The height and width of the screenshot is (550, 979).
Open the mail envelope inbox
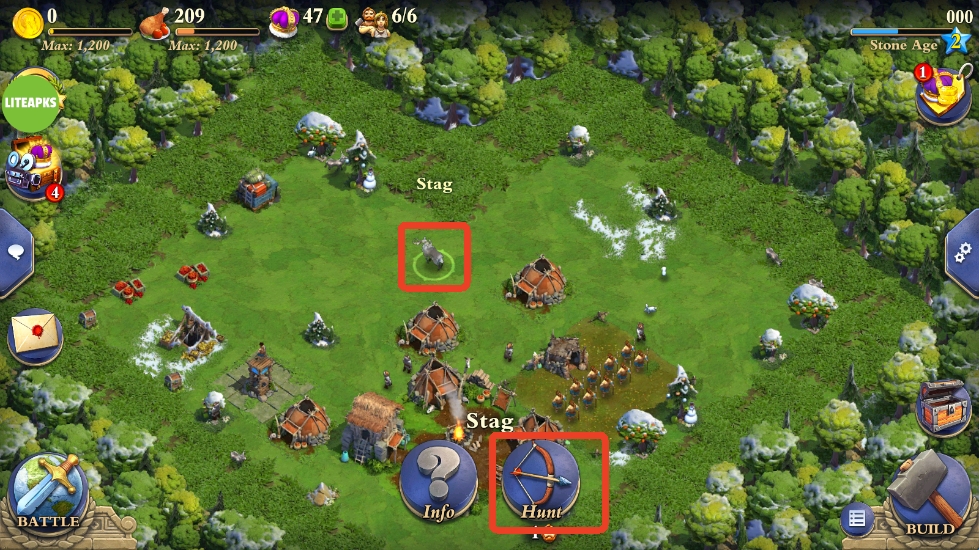[34, 333]
